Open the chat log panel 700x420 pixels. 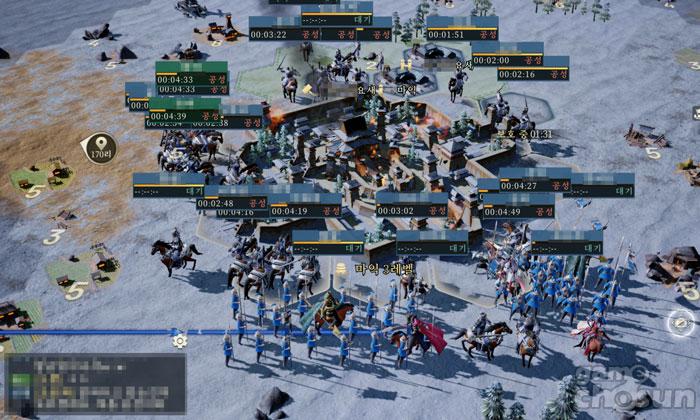pos(96,383)
